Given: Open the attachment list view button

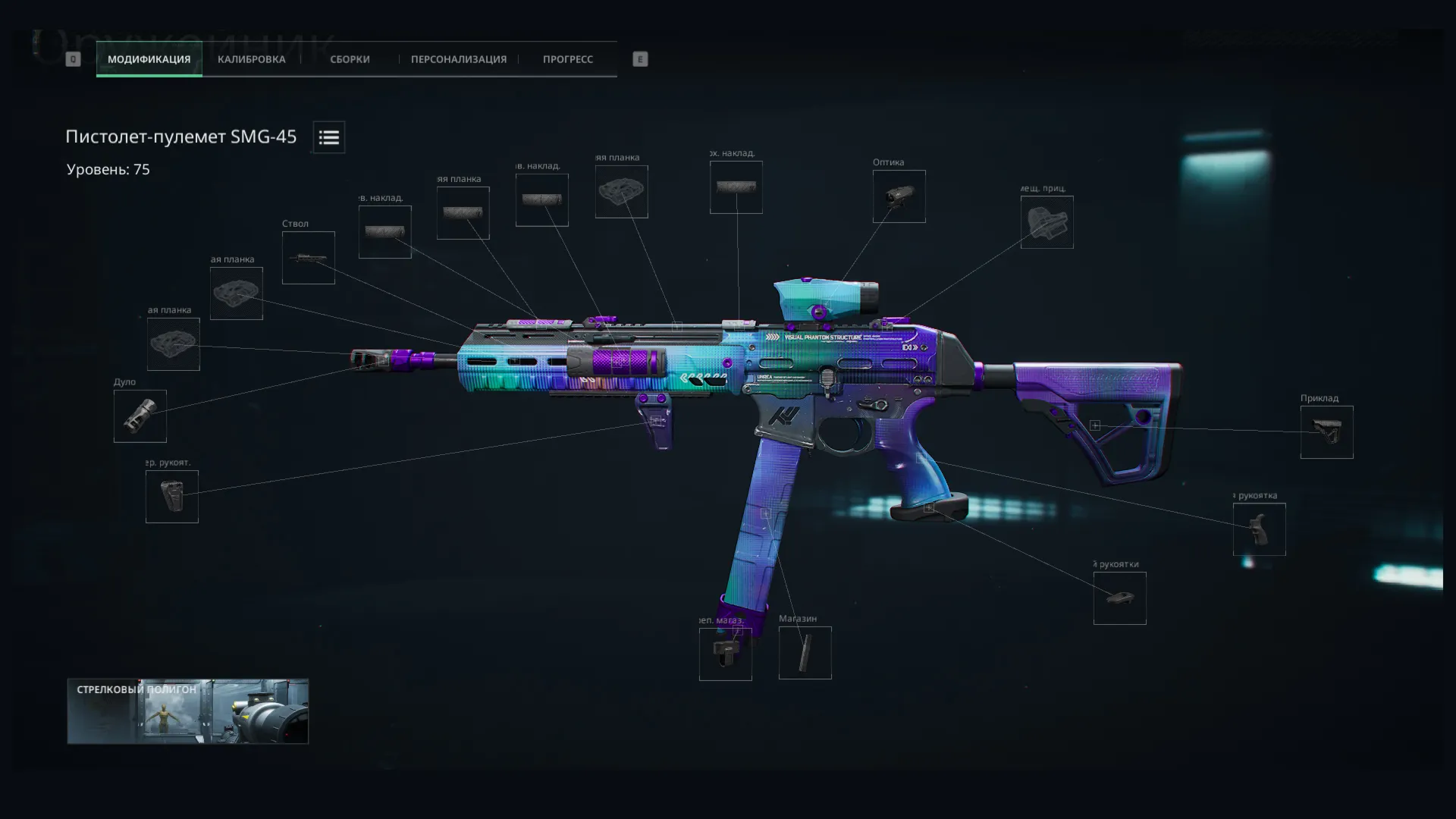Looking at the screenshot, I should point(328,137).
